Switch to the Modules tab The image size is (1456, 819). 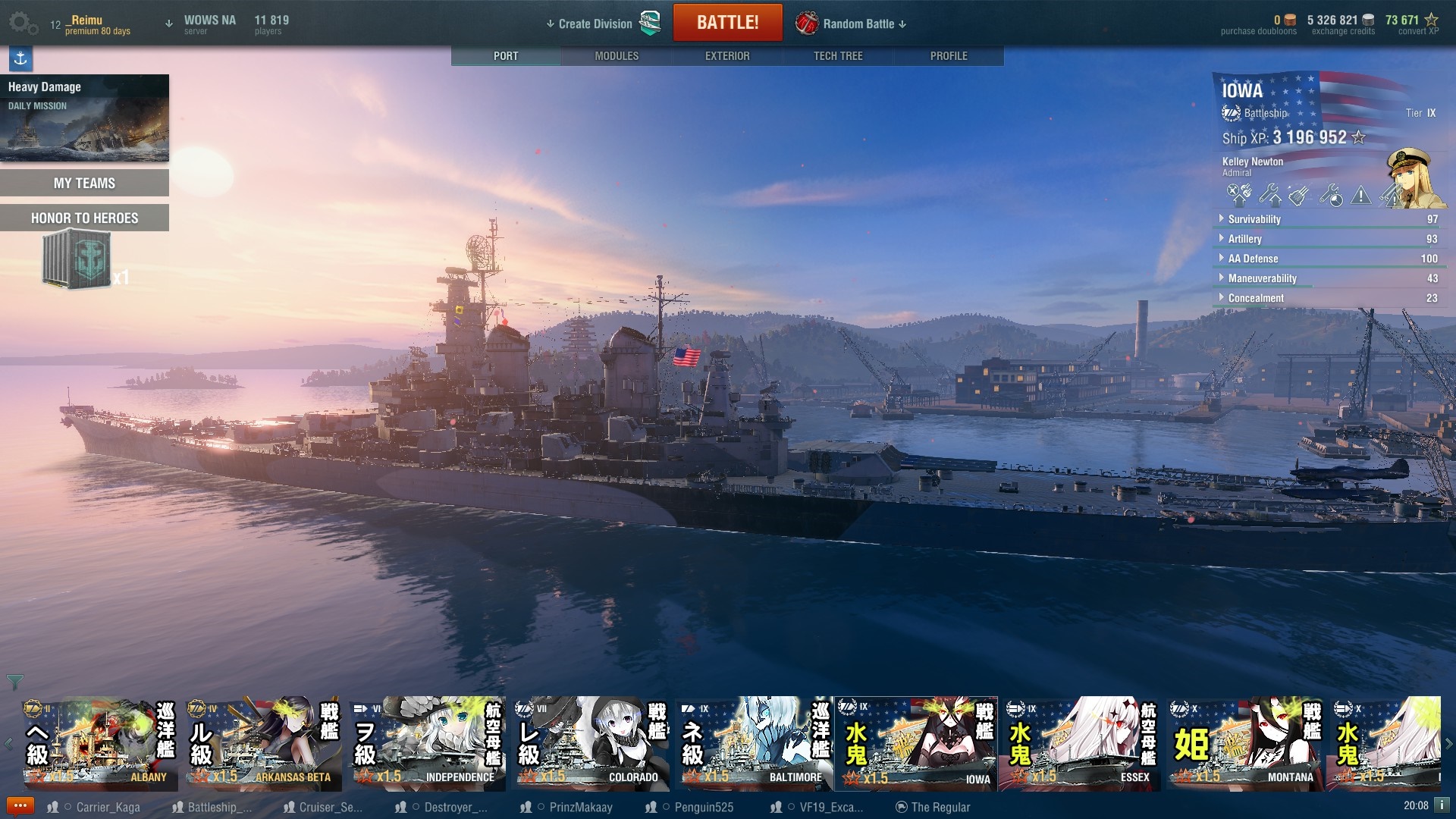click(617, 56)
